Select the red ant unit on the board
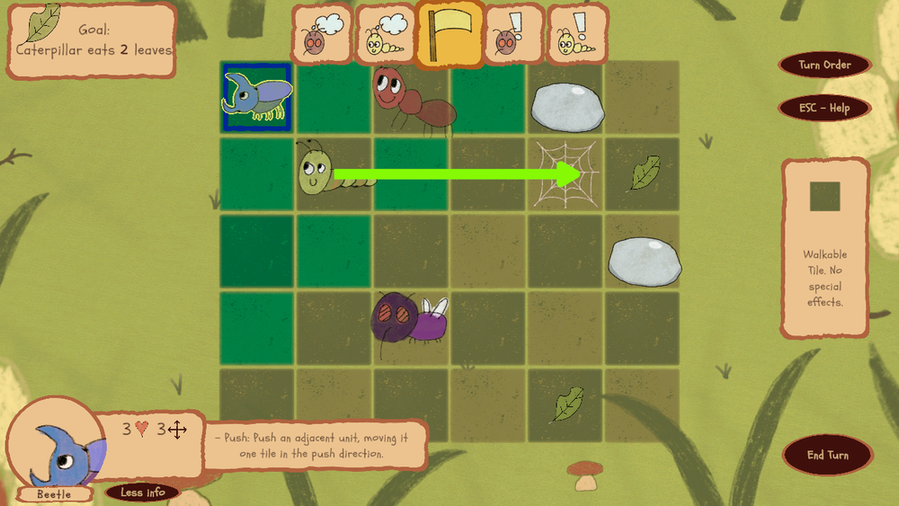899x506 pixels. [x=410, y=98]
